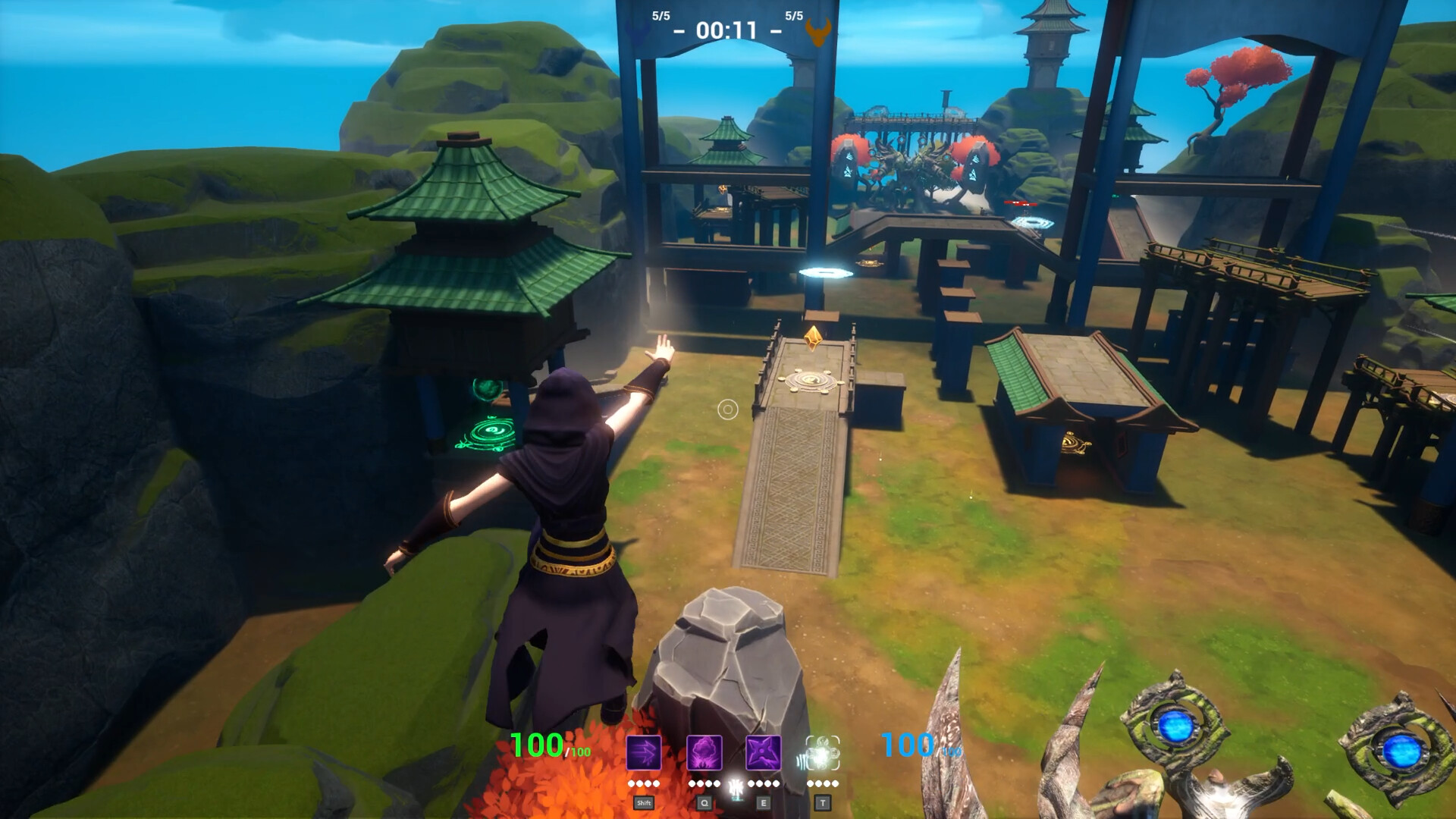This screenshot has height=819, width=1456.
Task: Select the glowing ultimate ability icon above T
Action: pyautogui.click(x=824, y=753)
